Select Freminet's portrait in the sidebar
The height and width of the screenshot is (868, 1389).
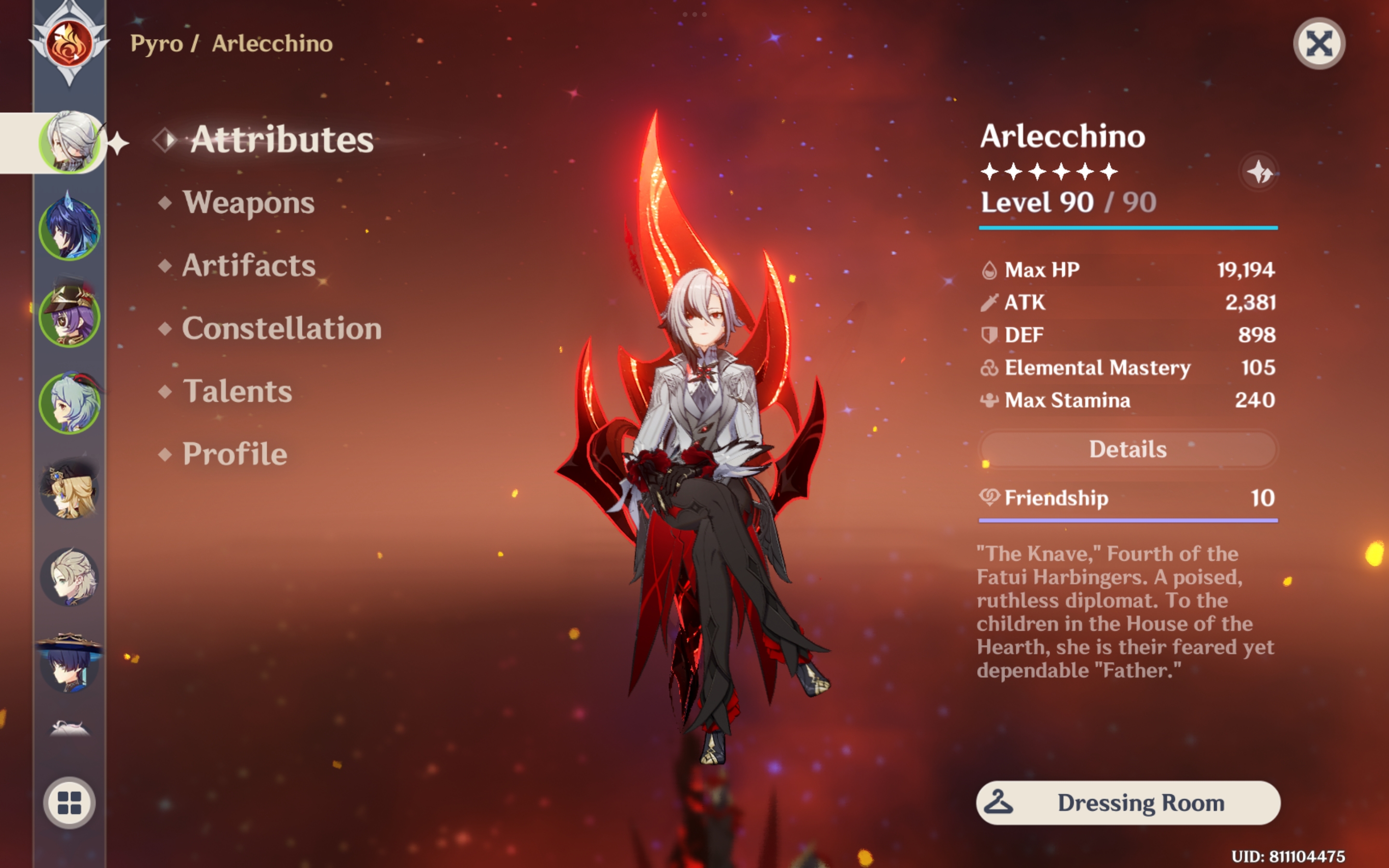[69, 579]
